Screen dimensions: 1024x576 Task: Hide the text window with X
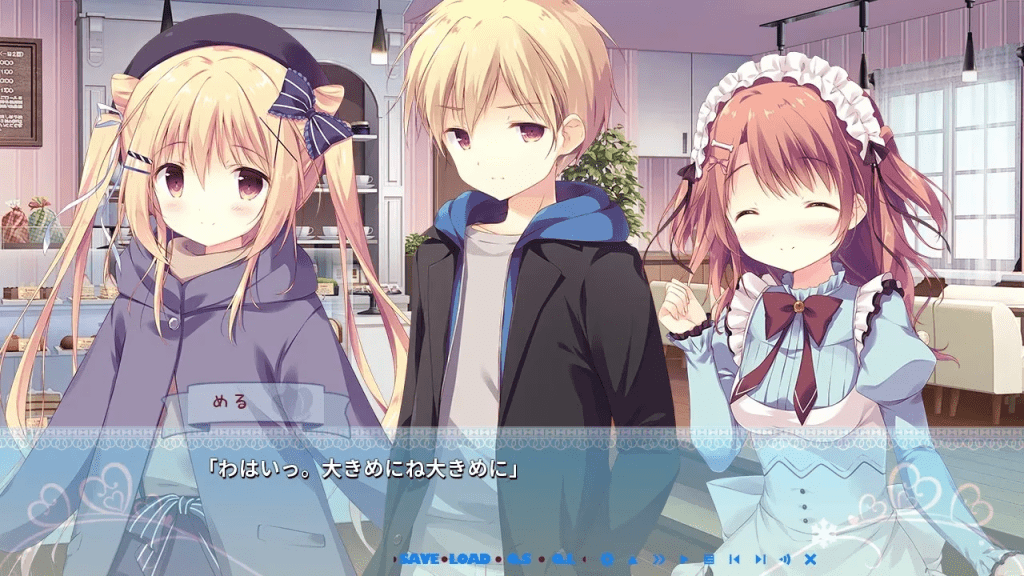coord(811,558)
